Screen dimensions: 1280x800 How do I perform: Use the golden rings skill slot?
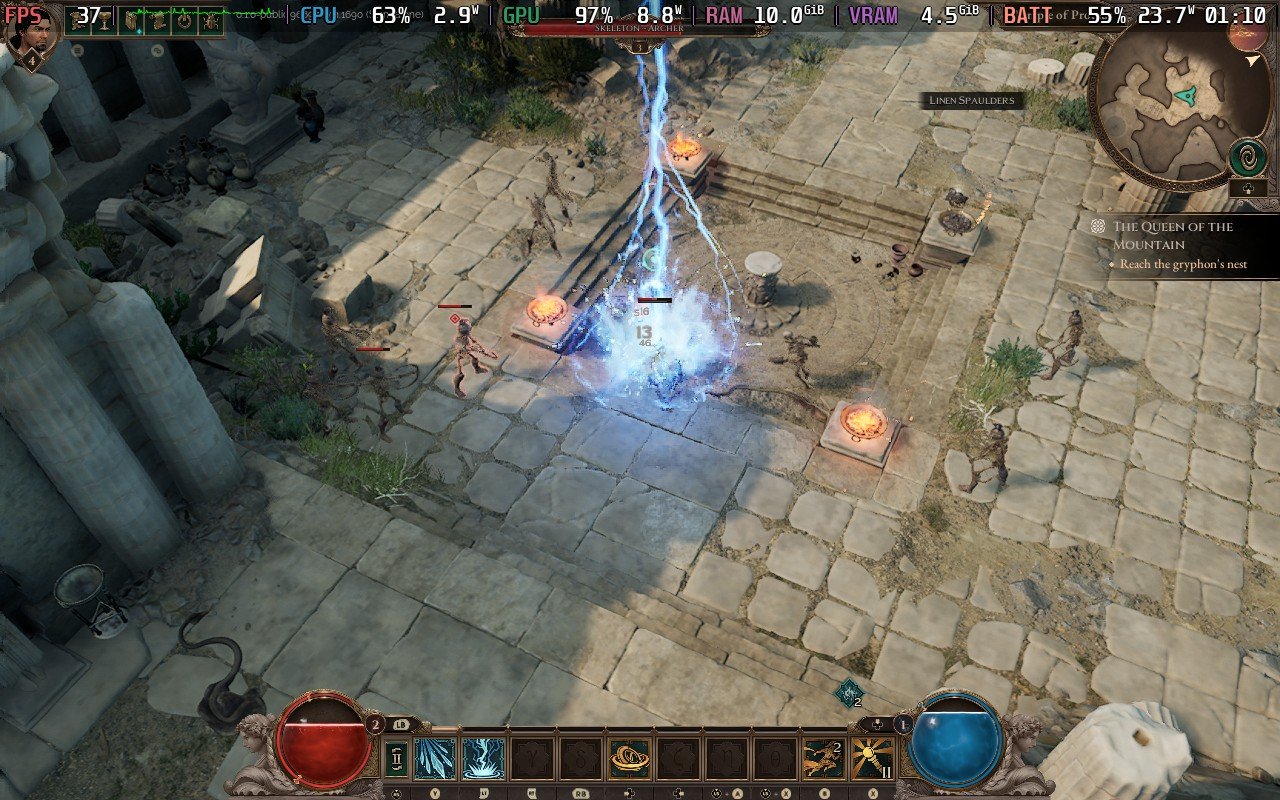(x=630, y=758)
